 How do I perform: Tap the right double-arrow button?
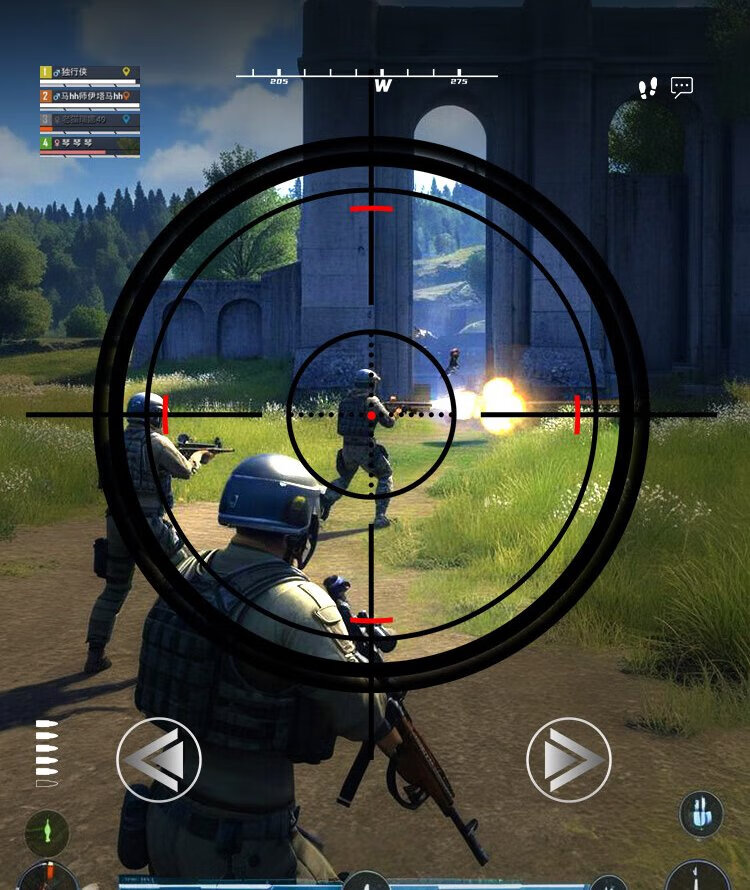568,760
